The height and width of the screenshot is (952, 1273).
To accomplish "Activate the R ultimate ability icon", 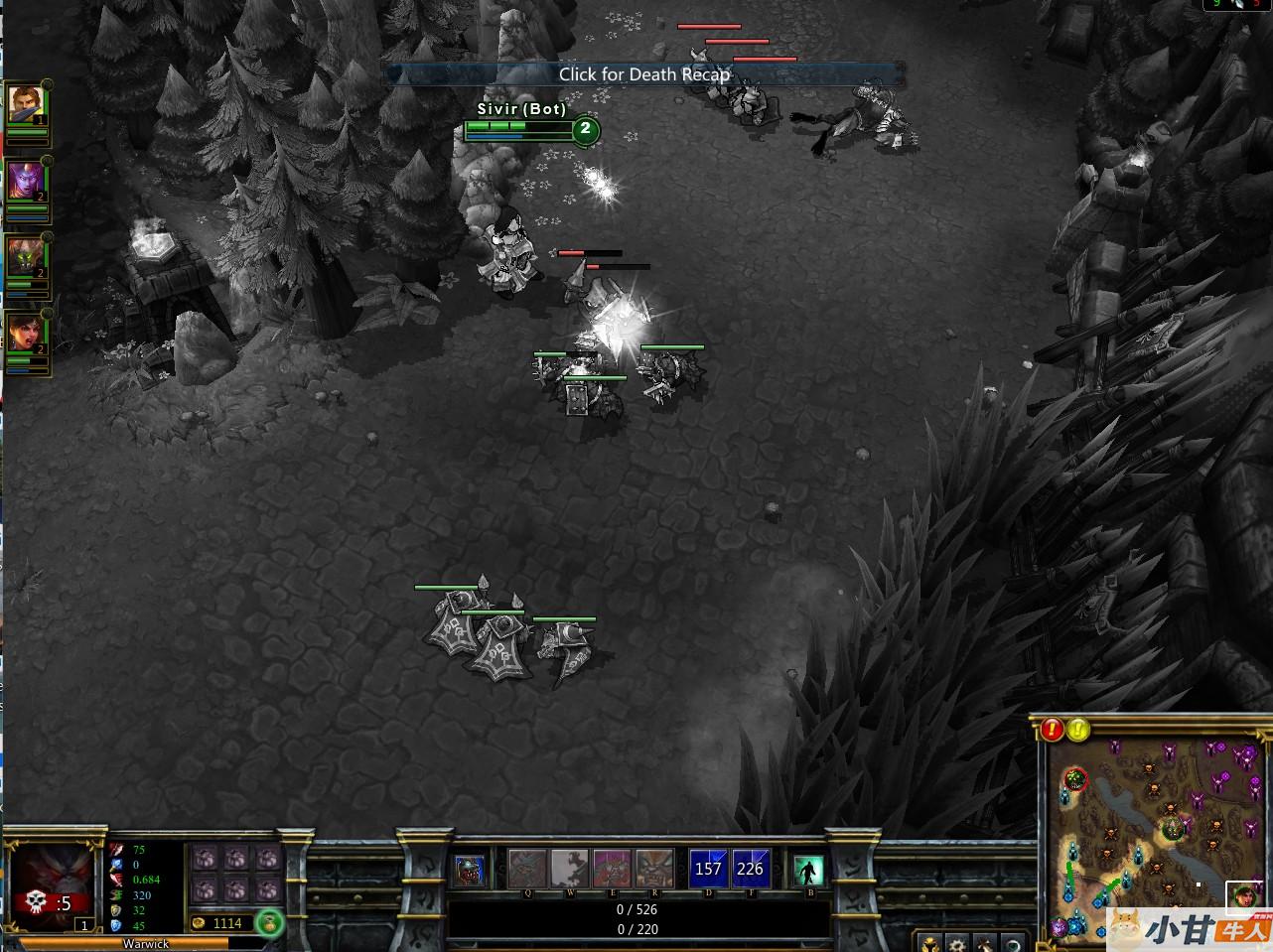I will click(x=654, y=869).
